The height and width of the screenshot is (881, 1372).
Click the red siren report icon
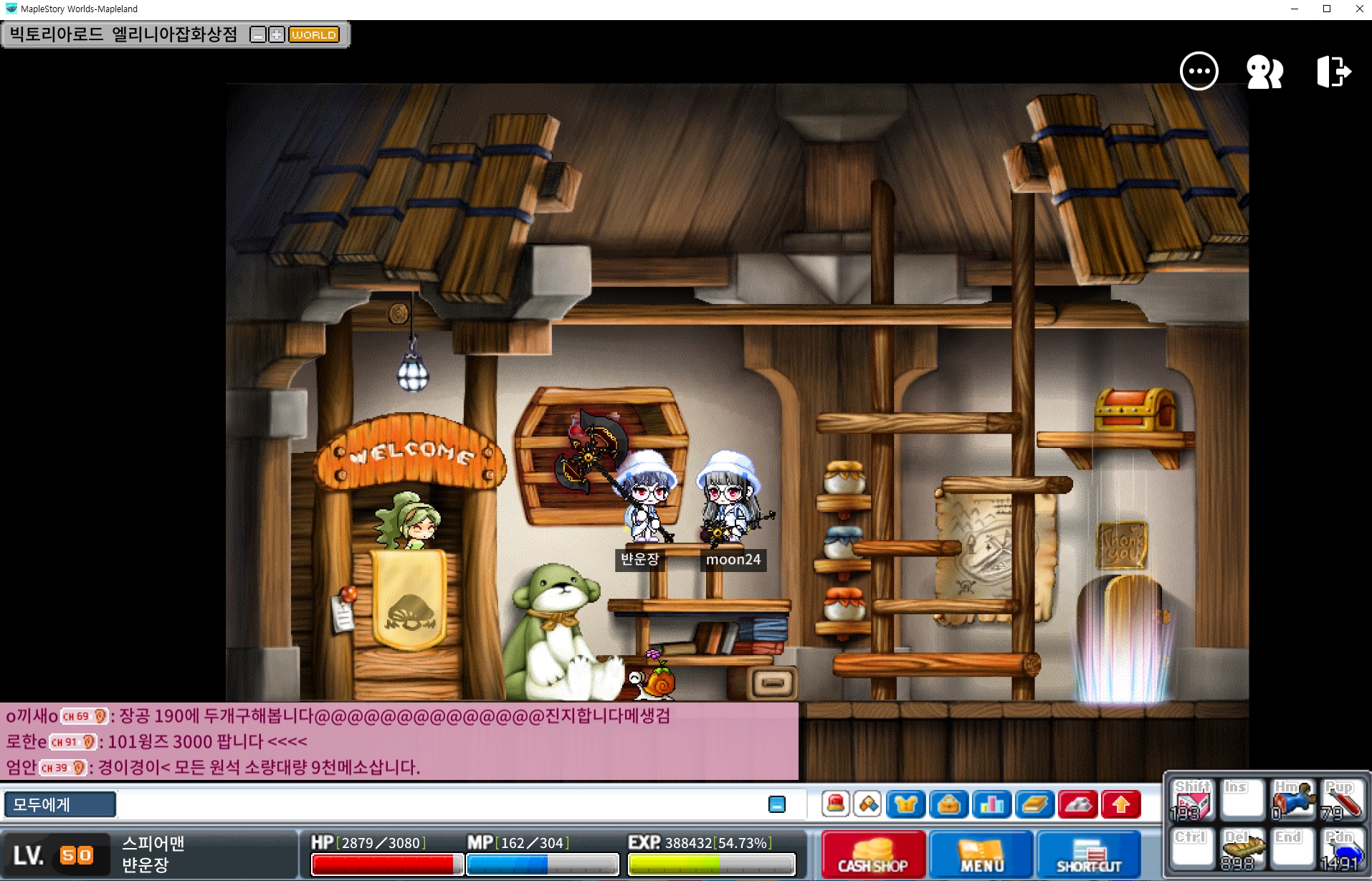pyautogui.click(x=835, y=804)
